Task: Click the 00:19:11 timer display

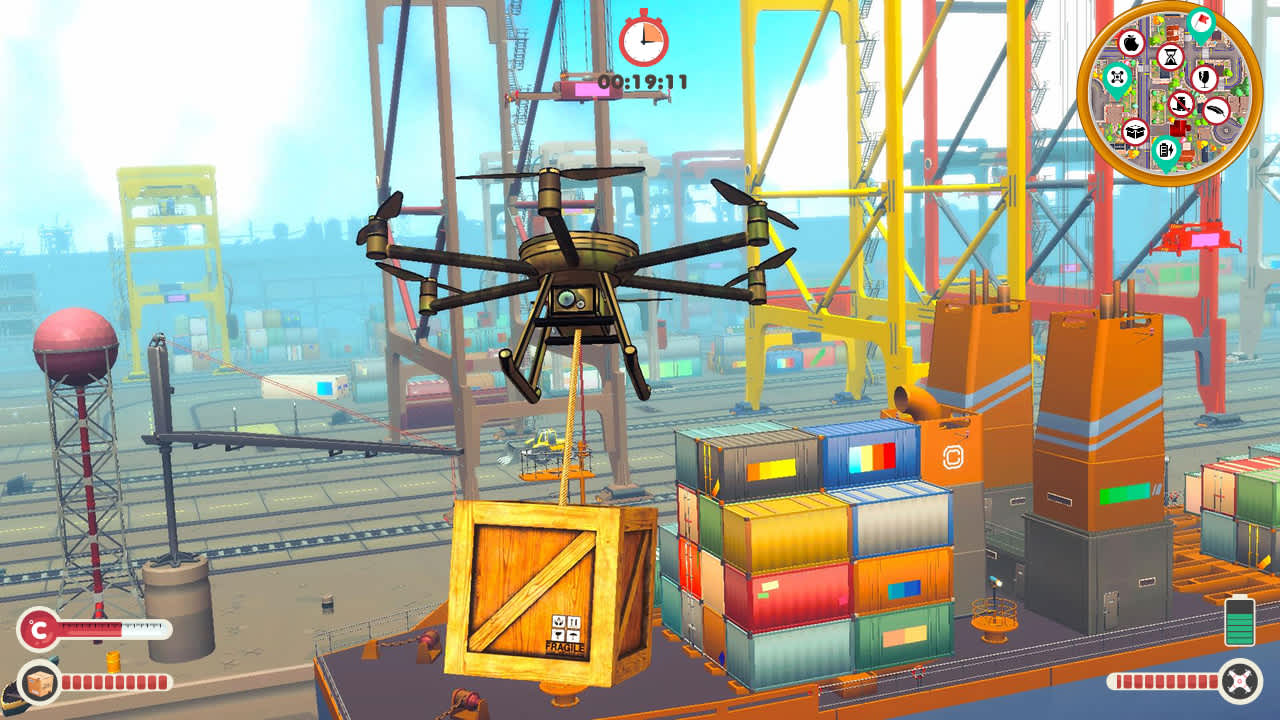Action: 641,82
